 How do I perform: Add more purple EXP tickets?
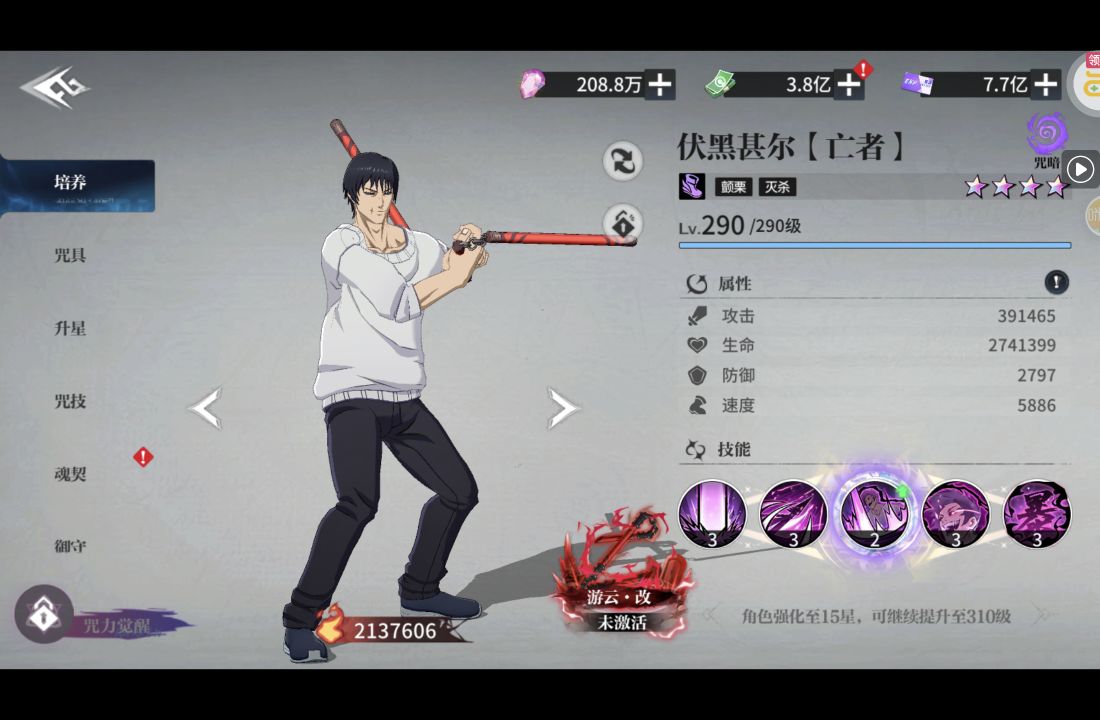1046,85
